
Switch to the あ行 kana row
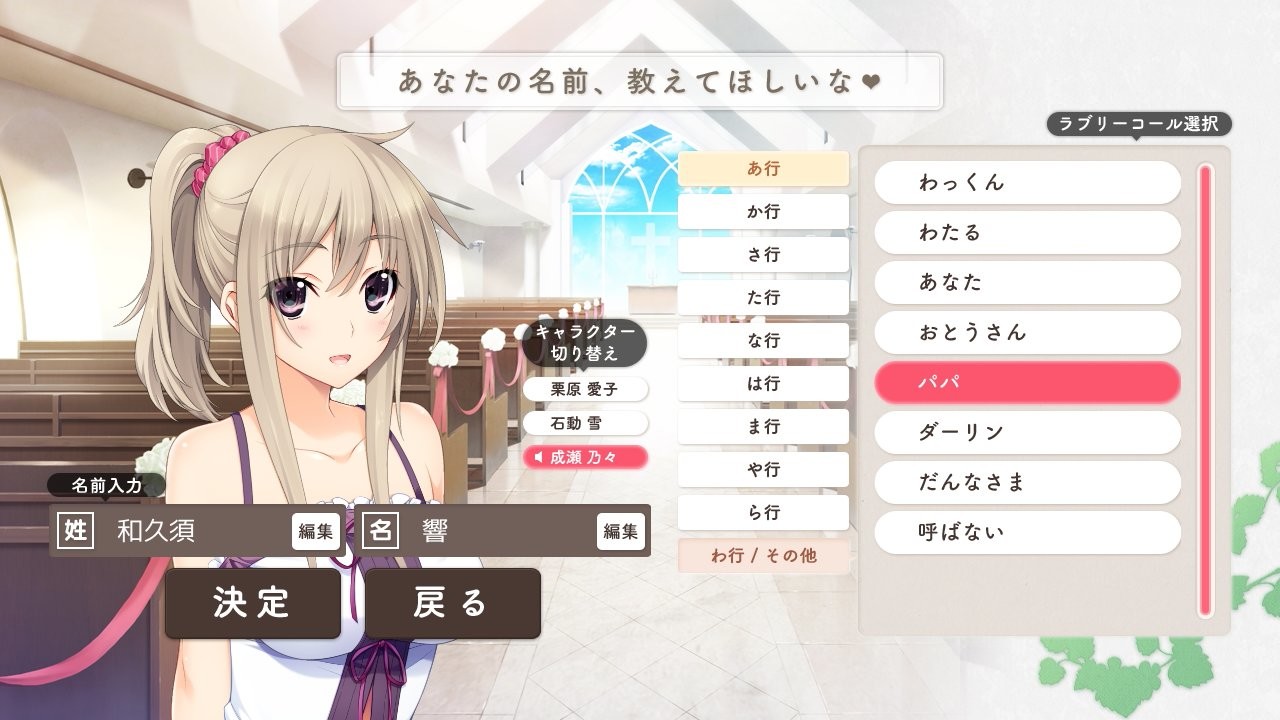tap(763, 168)
